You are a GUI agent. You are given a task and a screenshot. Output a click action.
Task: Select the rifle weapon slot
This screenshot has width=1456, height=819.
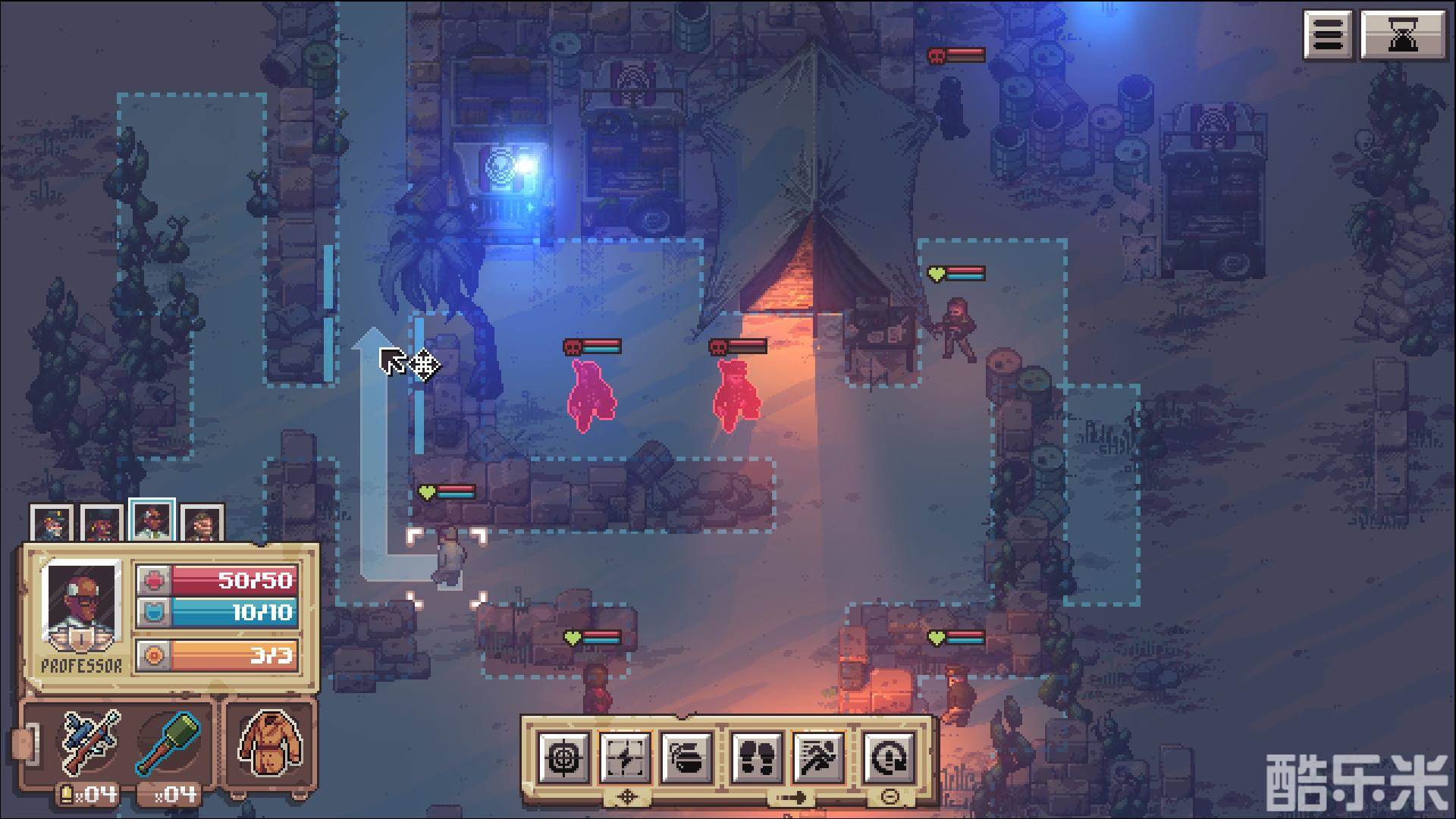pyautogui.click(x=90, y=742)
